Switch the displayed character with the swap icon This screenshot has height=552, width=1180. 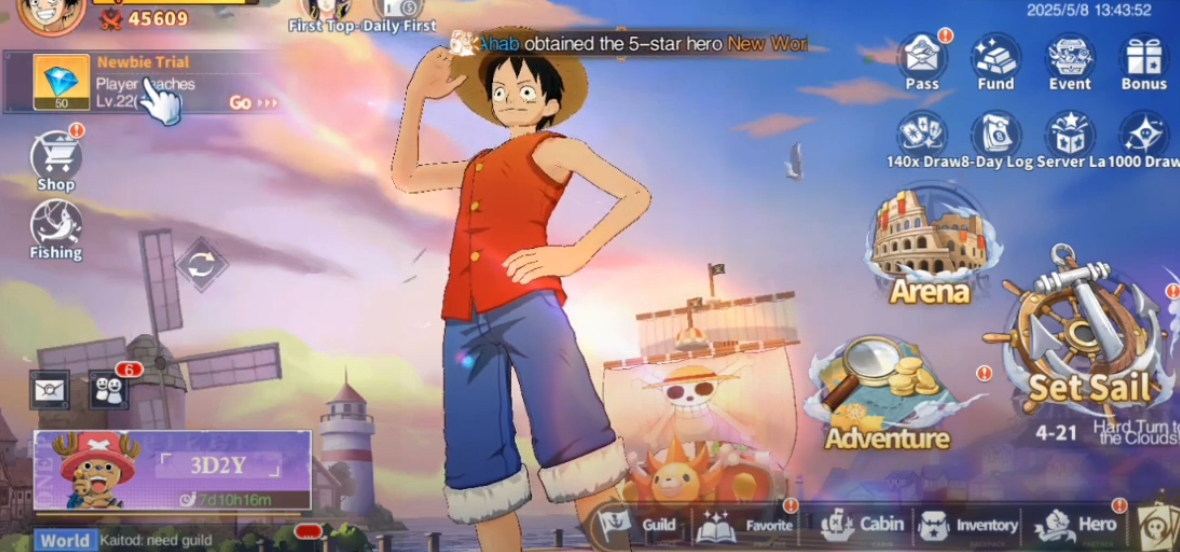click(202, 264)
